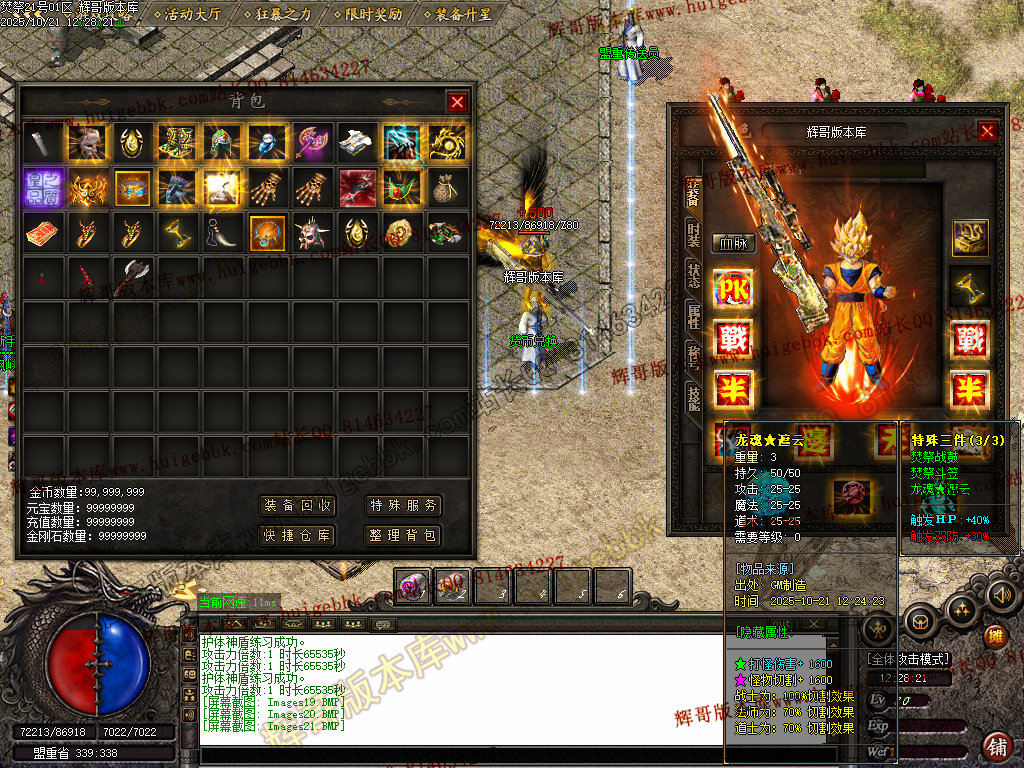Sort the bag with 整理背包
Screen dimensions: 1024x768
pyautogui.click(x=403, y=535)
